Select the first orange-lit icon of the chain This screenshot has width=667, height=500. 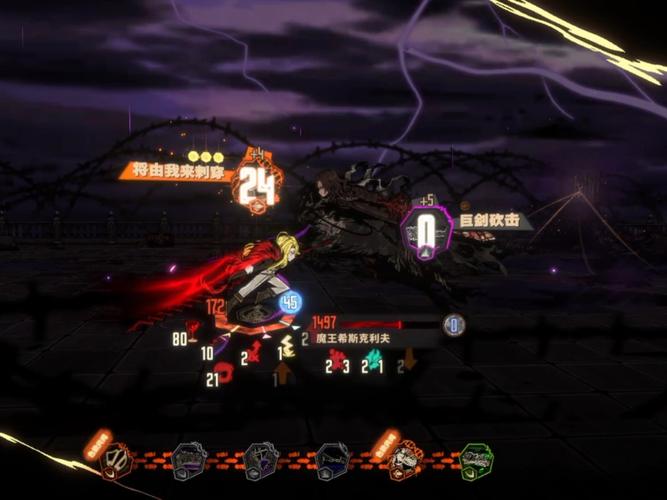[x=118, y=460]
